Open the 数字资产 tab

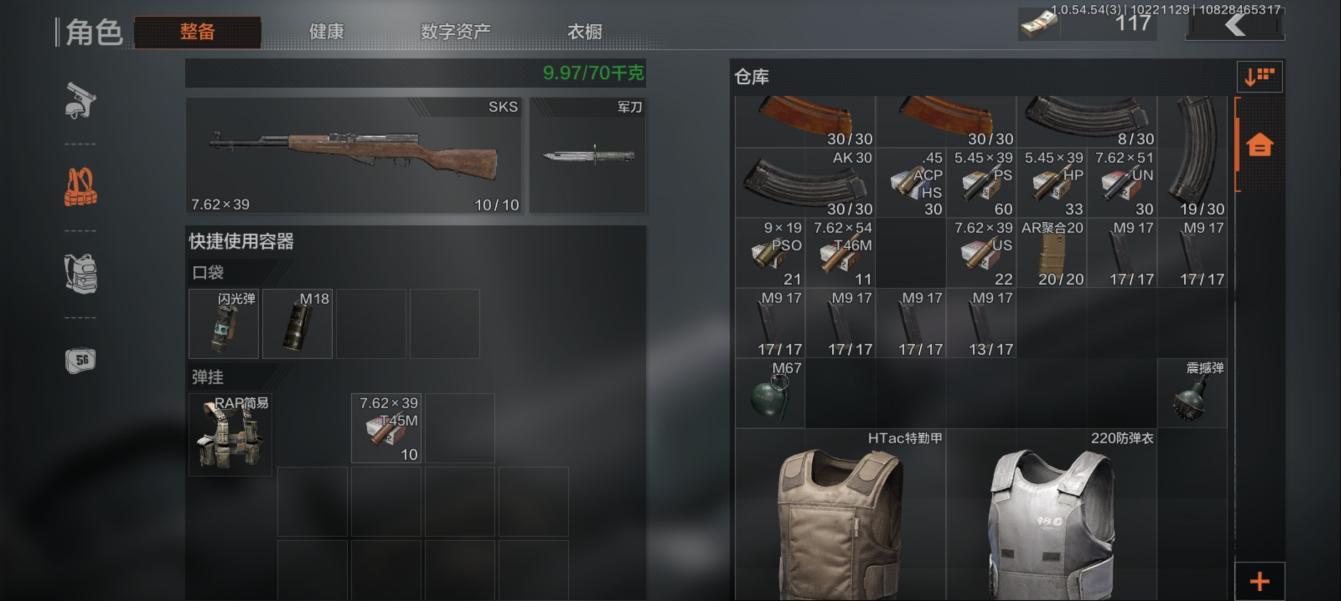tap(455, 32)
